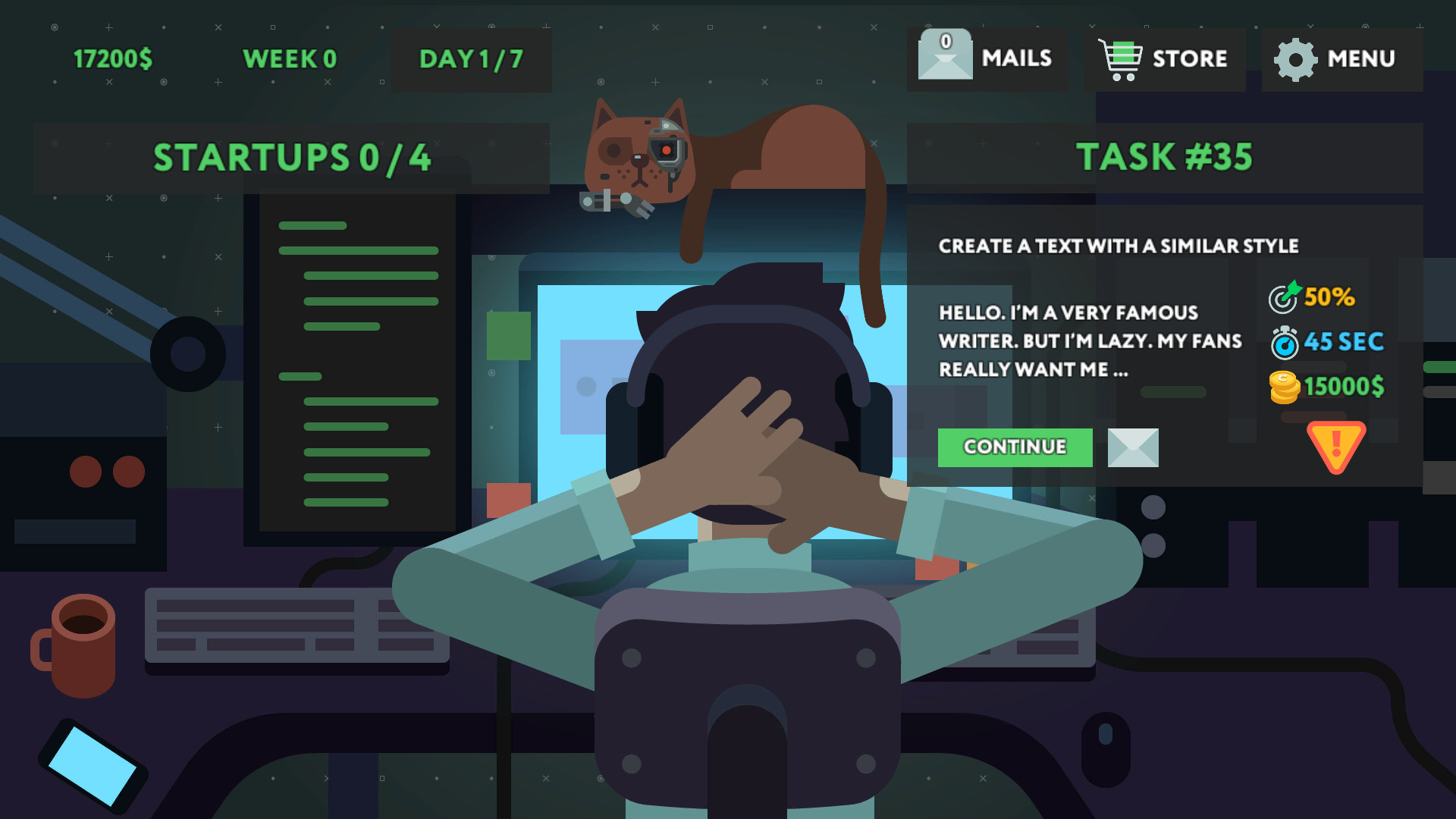
Task: Click the gear icon next to Menu
Action: pos(1294,58)
